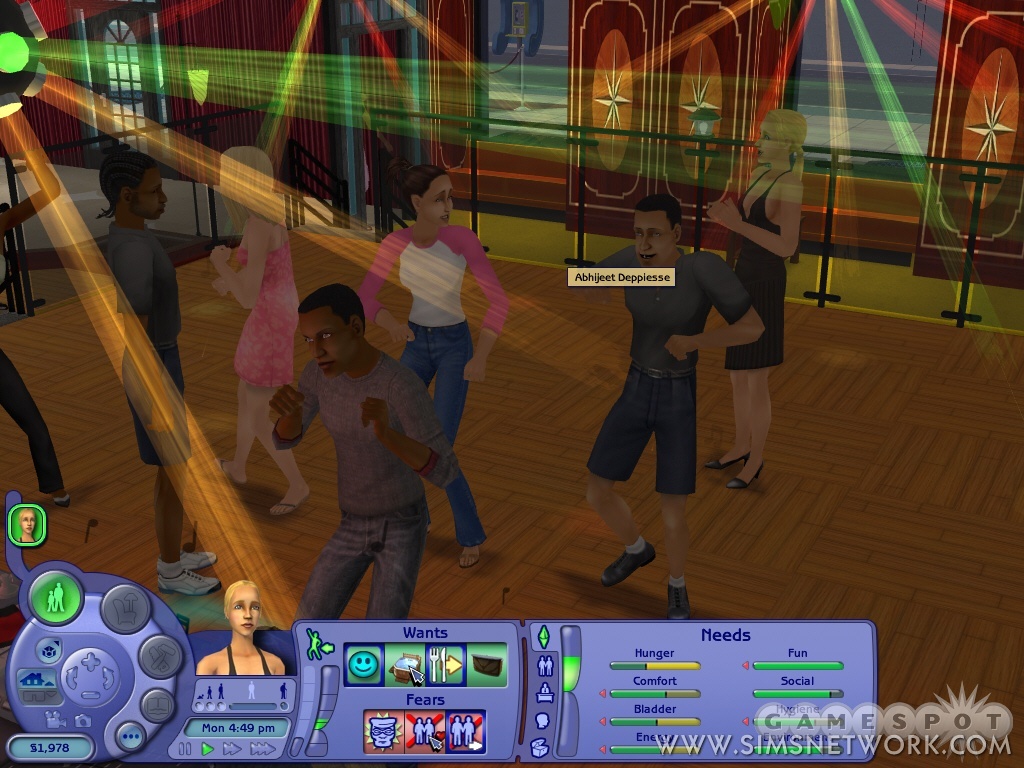Screen dimensions: 1024x768
Task: Select the brown wallet want
Action: 486,665
